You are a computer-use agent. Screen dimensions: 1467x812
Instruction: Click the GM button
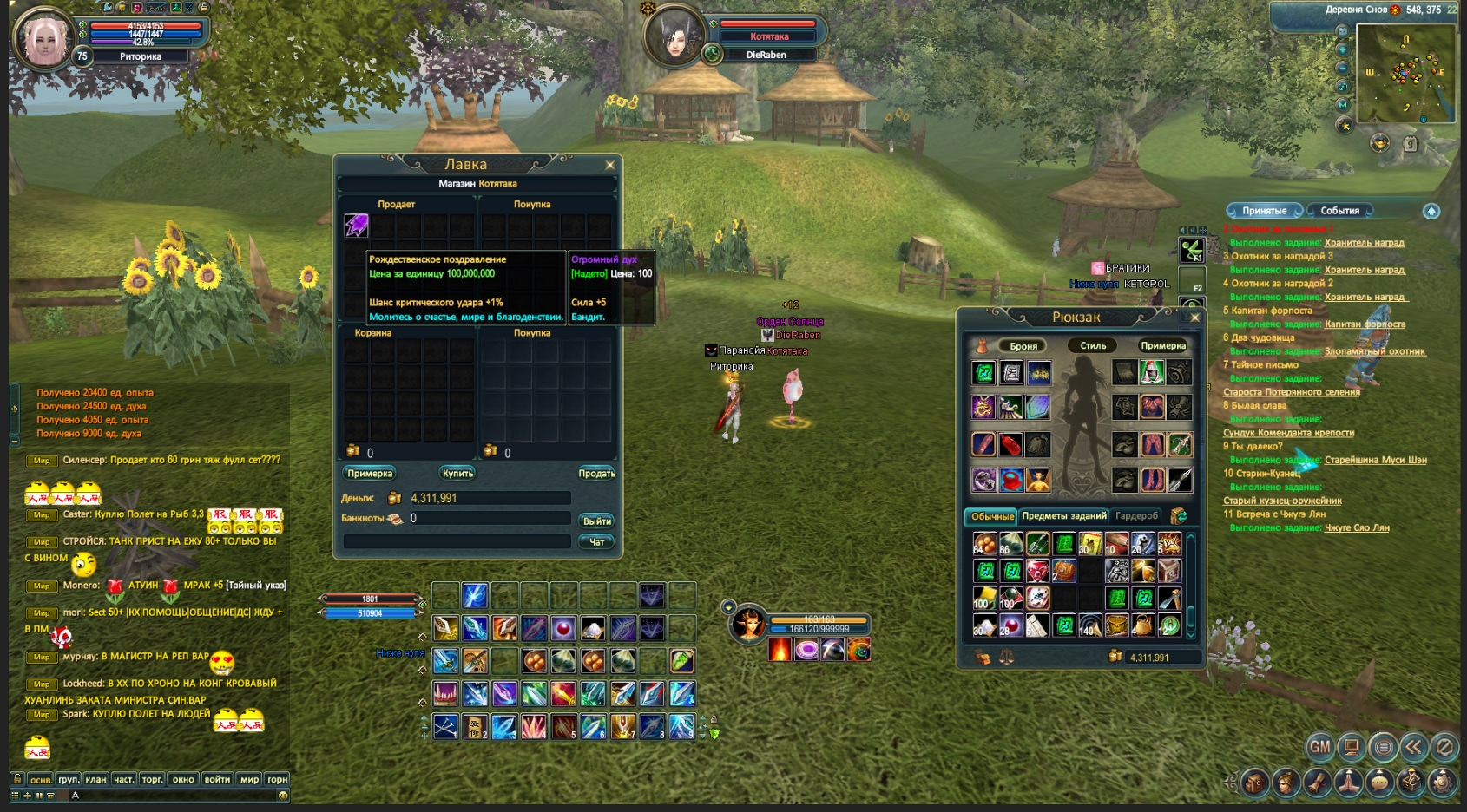tap(1319, 746)
